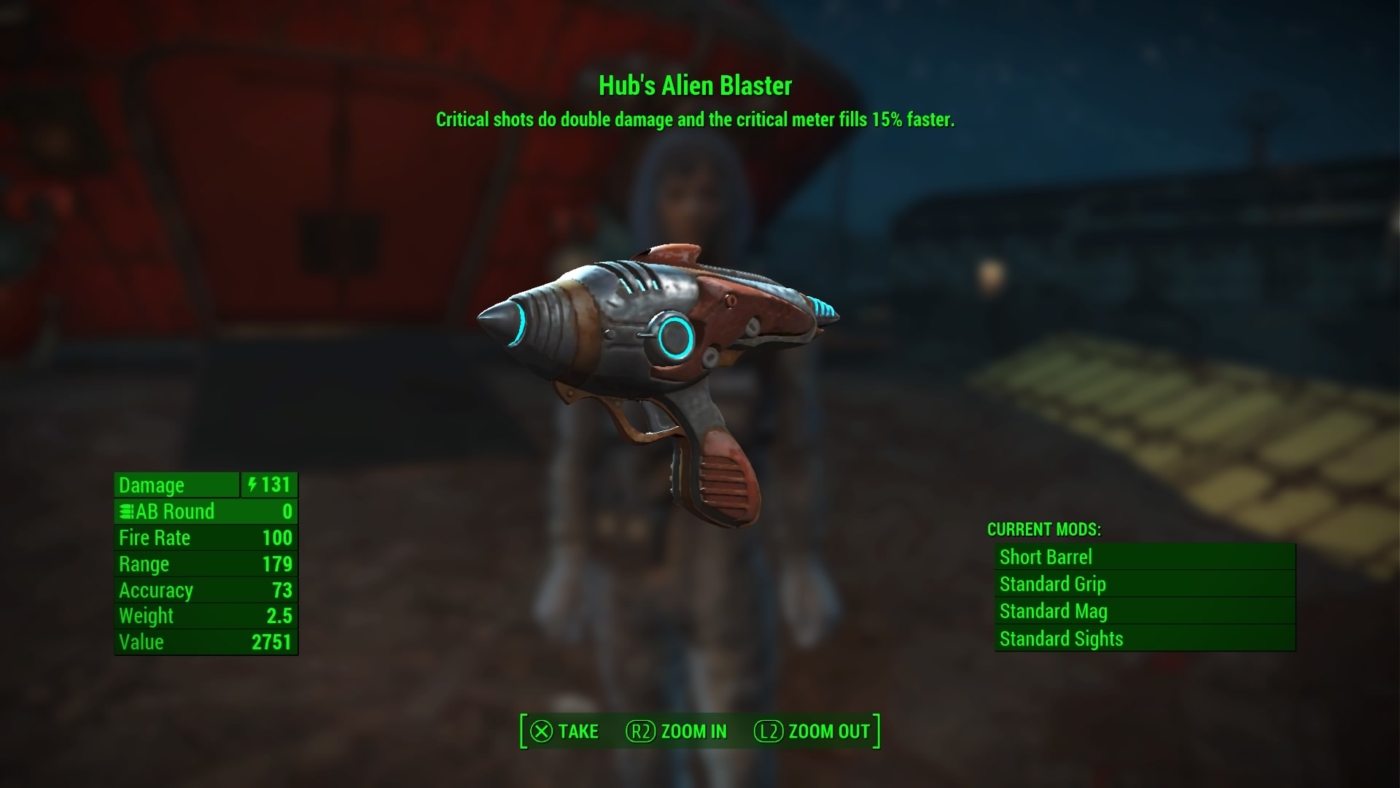Click the Hub's Alien Blaster title
The height and width of the screenshot is (788, 1400).
[693, 86]
